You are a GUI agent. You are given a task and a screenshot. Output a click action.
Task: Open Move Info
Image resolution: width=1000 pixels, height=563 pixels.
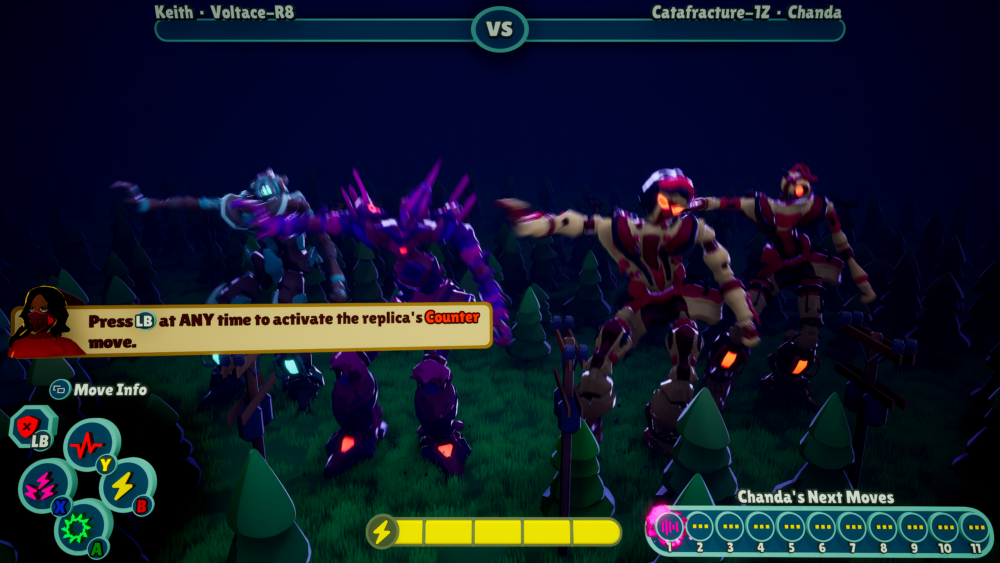(x=98, y=389)
